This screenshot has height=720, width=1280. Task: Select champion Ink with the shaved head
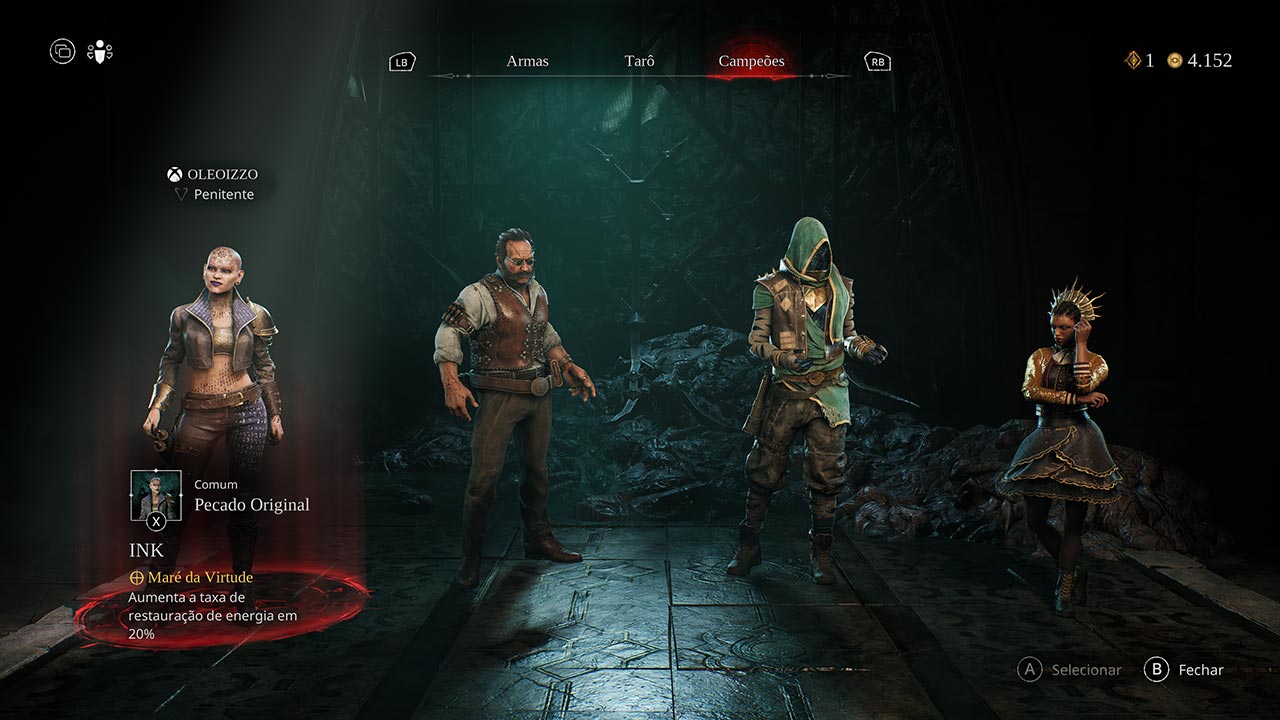point(216,380)
